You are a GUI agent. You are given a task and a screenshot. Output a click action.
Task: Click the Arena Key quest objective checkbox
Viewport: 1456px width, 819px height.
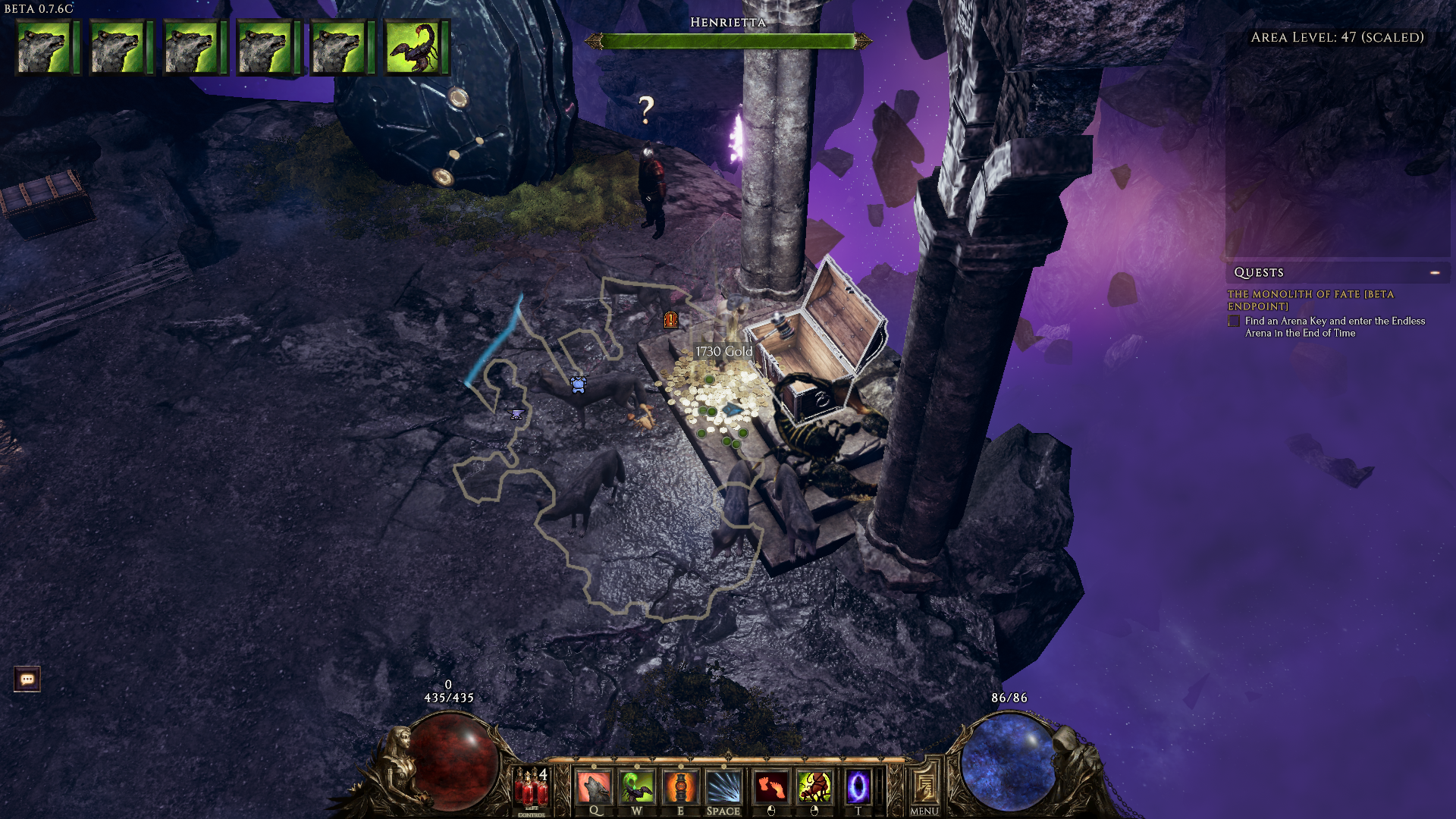[1234, 322]
